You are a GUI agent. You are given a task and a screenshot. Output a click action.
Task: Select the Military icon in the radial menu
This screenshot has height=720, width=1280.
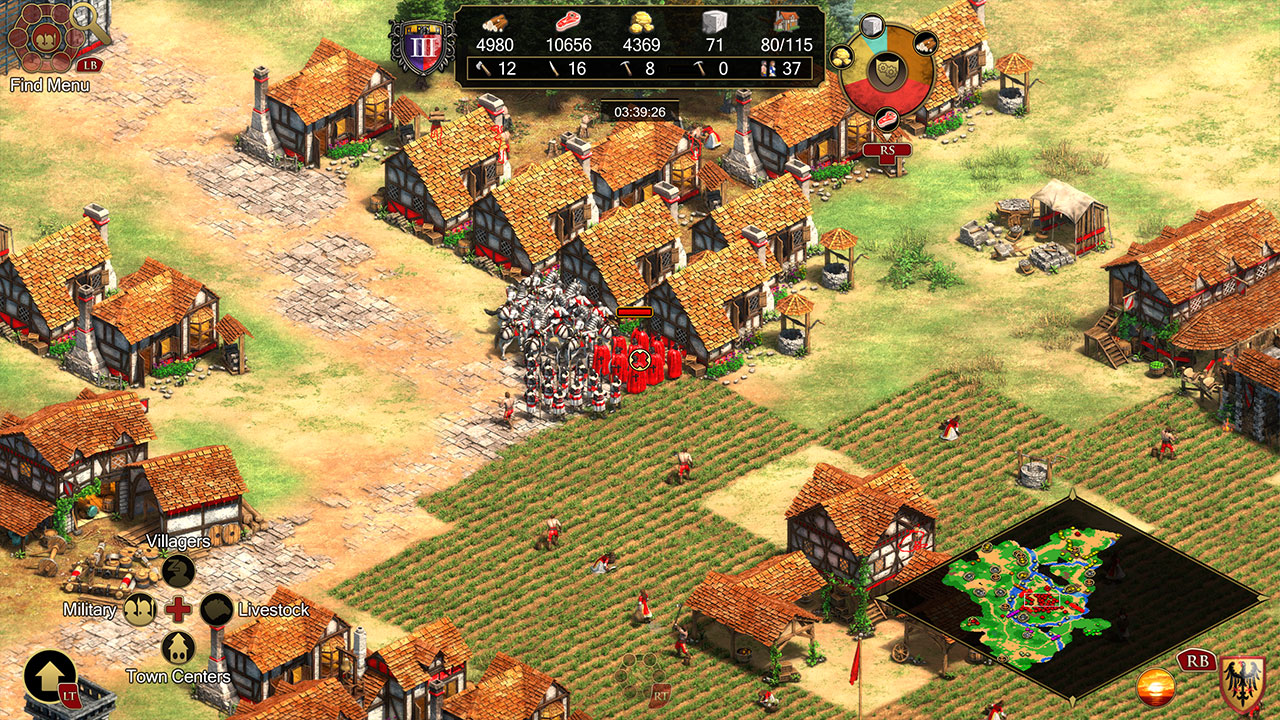click(140, 609)
